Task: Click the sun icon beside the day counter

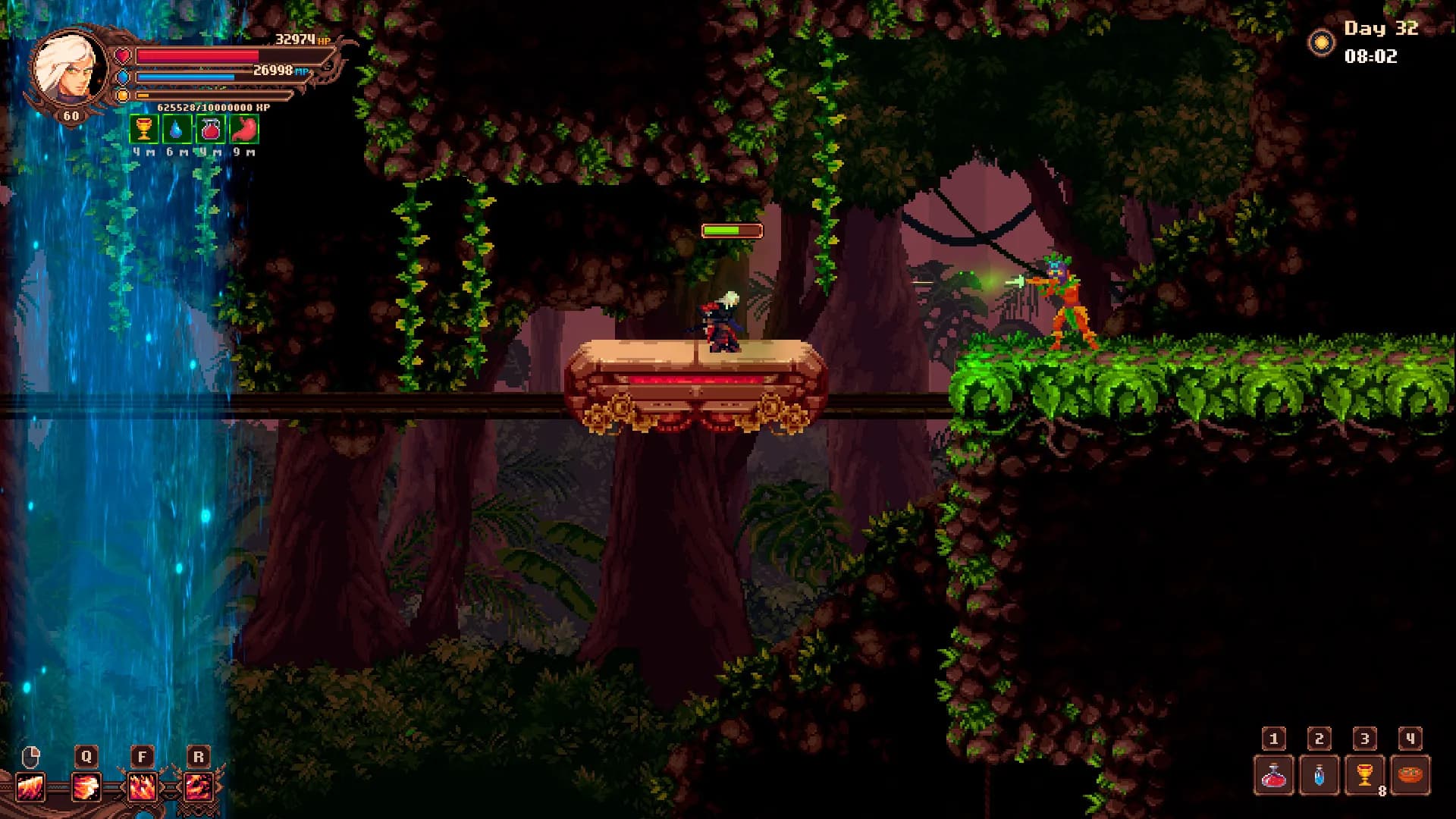Action: click(1322, 42)
